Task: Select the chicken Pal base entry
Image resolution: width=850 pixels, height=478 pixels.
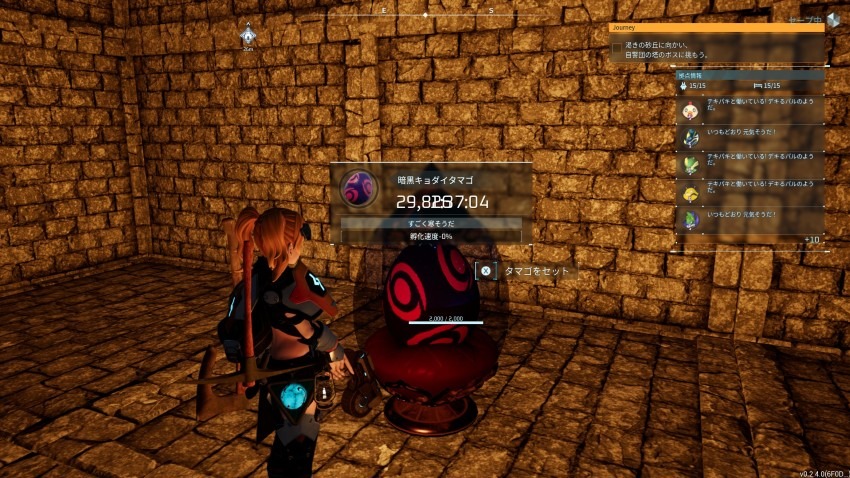Action: point(688,110)
